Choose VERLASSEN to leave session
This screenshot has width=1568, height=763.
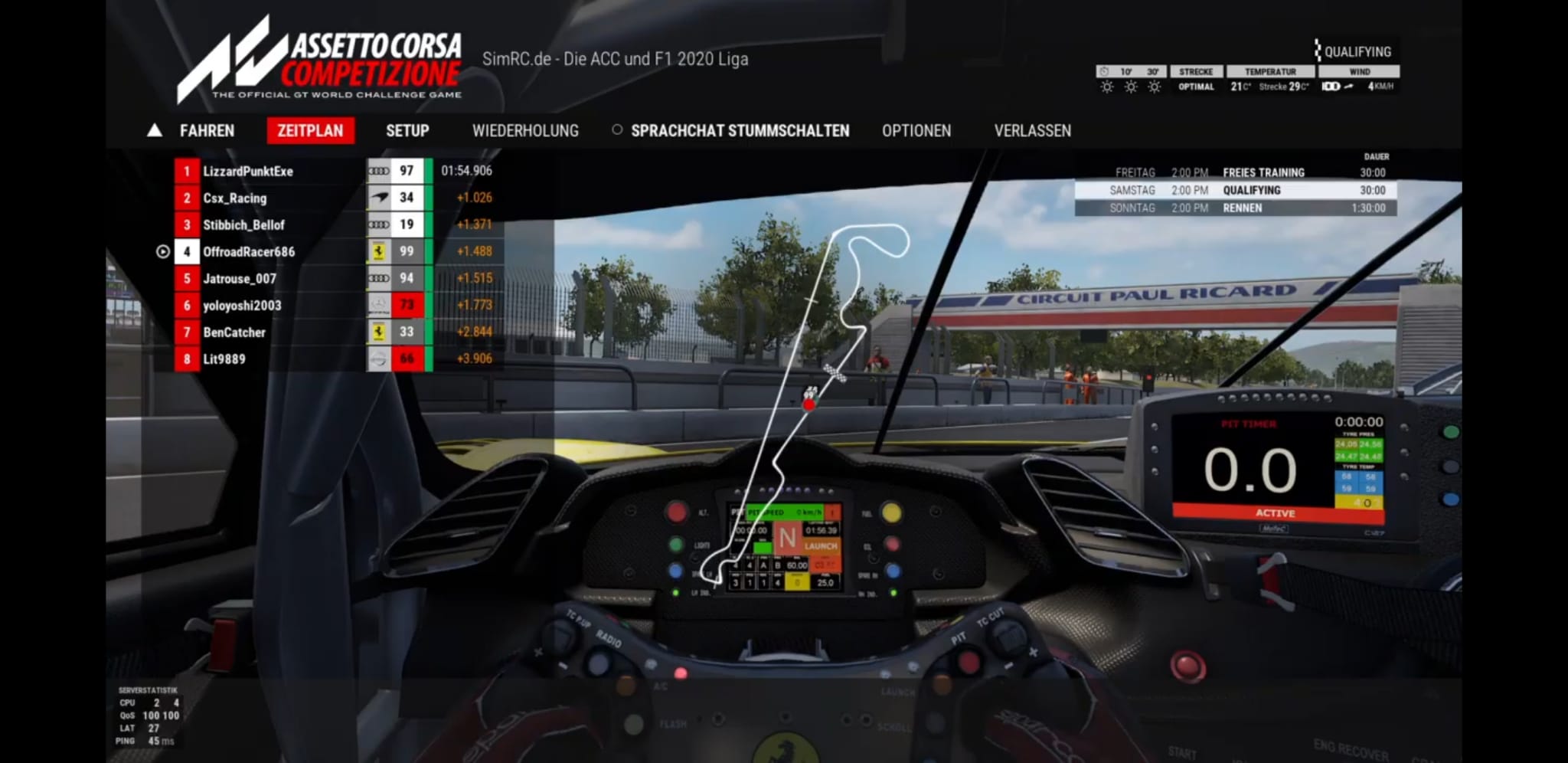click(x=1032, y=131)
